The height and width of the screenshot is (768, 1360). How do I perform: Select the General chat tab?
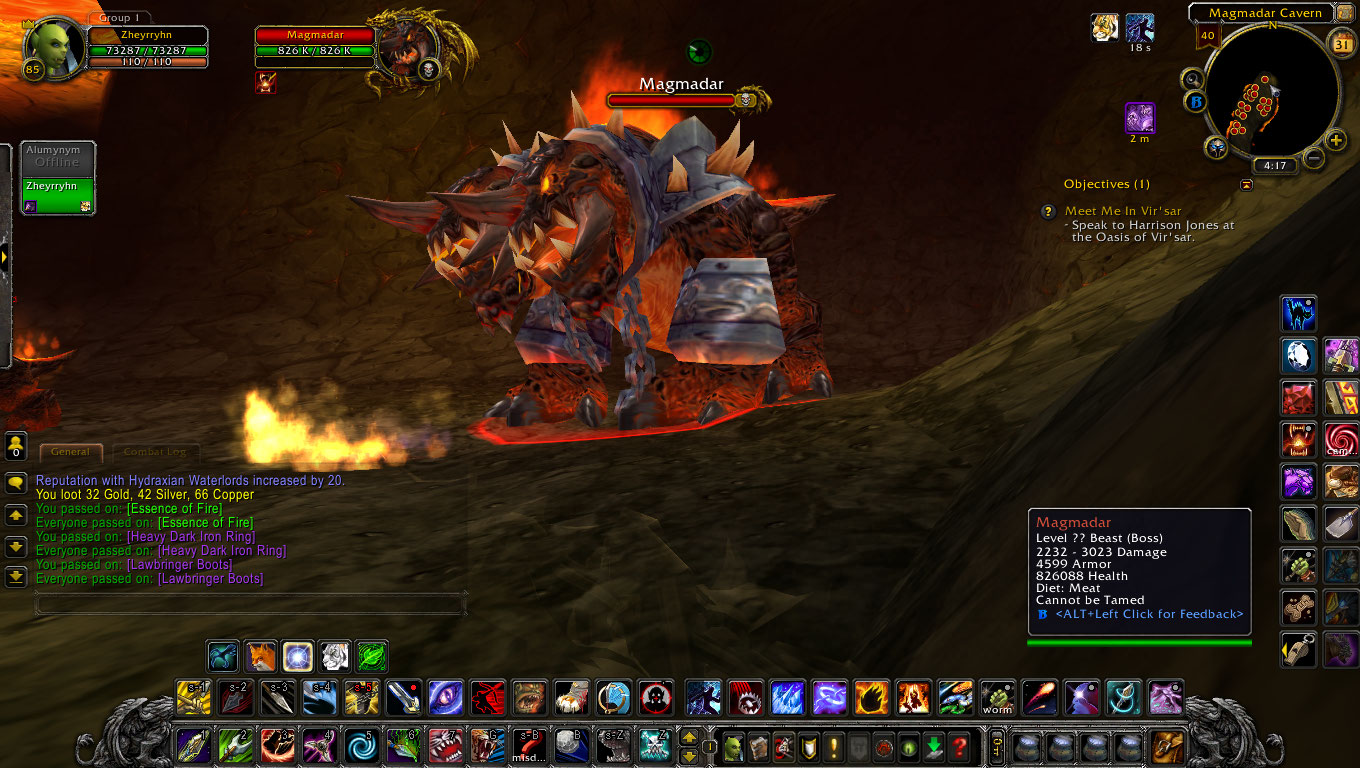[70, 452]
